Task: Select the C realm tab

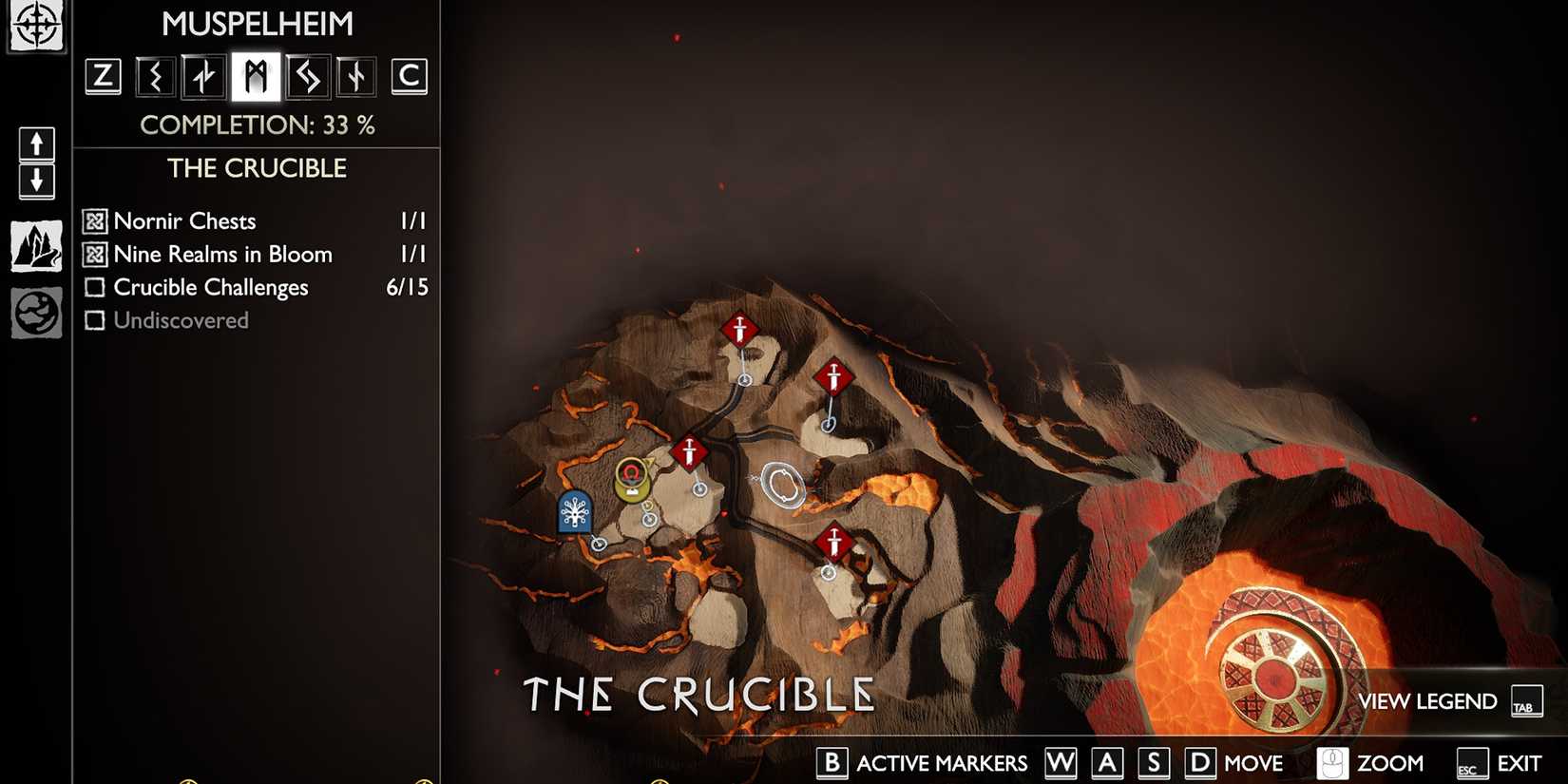Action: (411, 76)
